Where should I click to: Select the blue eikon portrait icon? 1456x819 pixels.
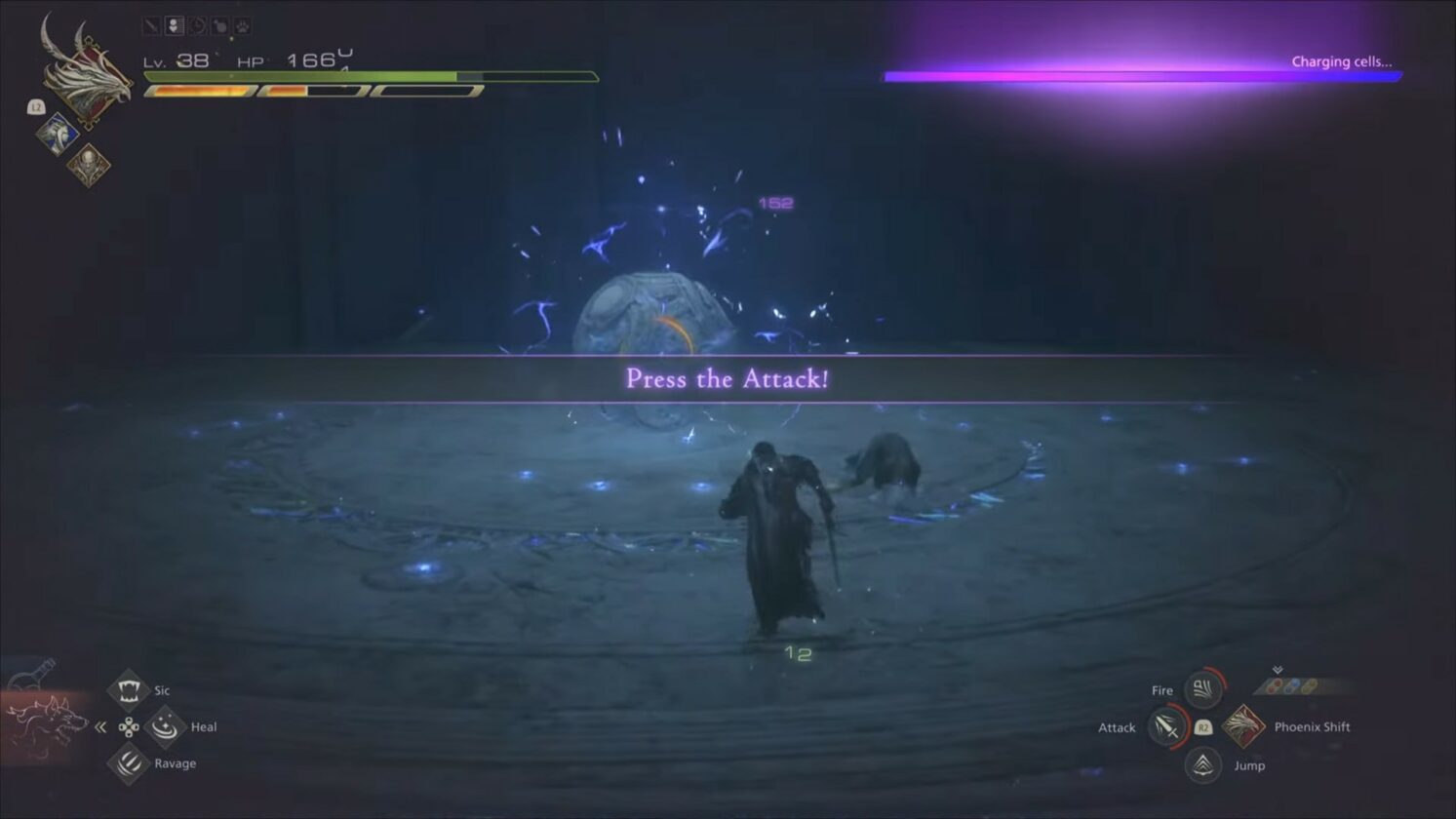pos(58,132)
